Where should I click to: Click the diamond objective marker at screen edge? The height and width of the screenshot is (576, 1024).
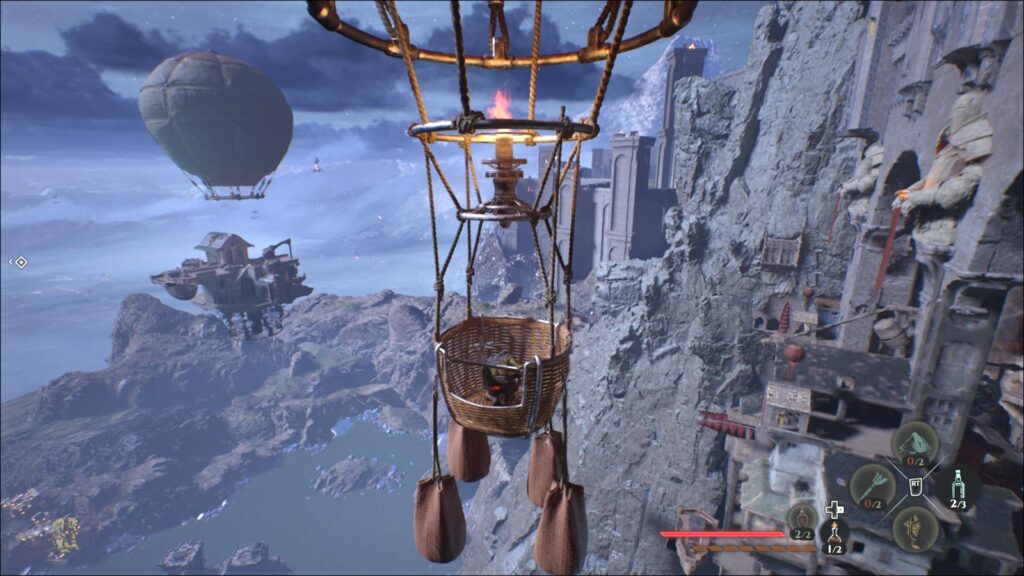tap(20, 262)
